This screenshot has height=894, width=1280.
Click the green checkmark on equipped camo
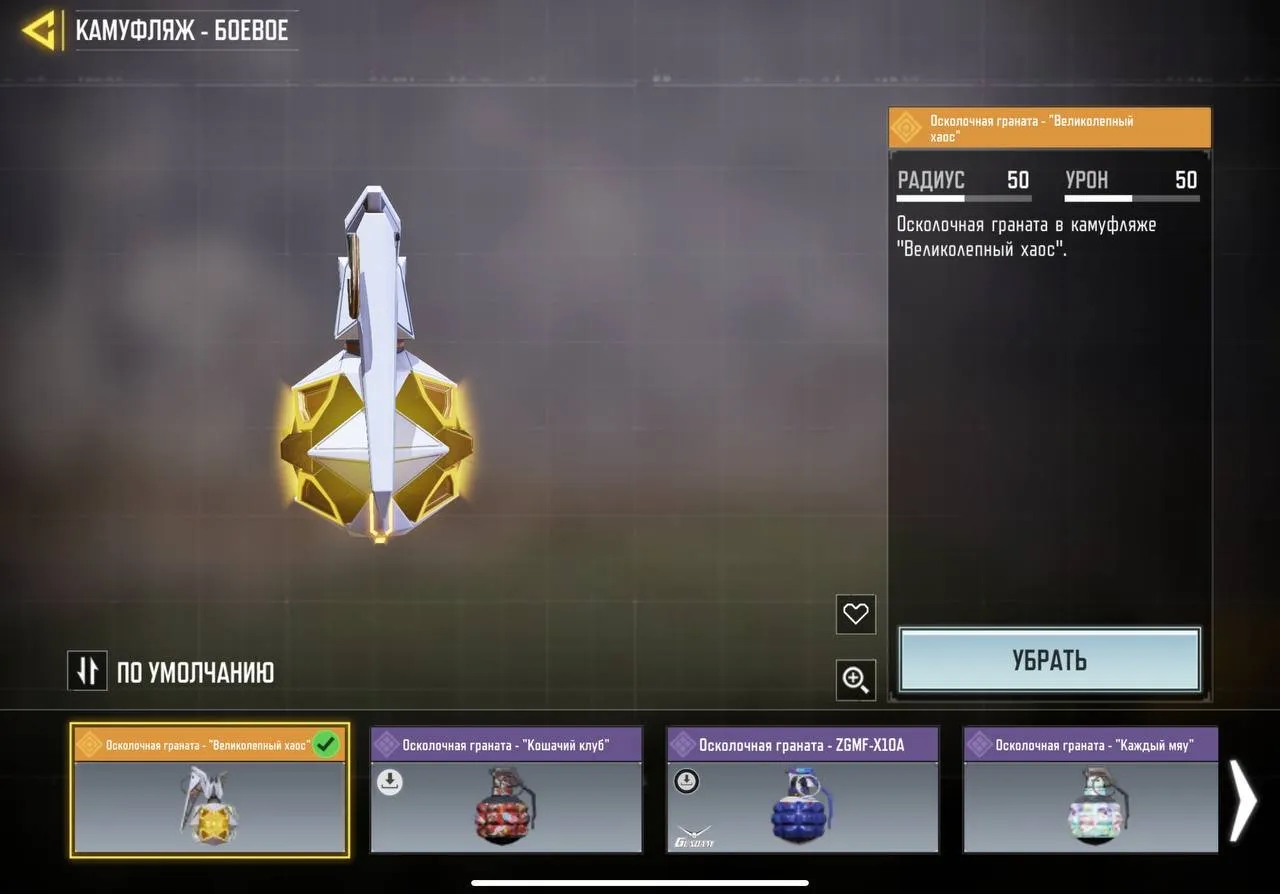pos(325,745)
